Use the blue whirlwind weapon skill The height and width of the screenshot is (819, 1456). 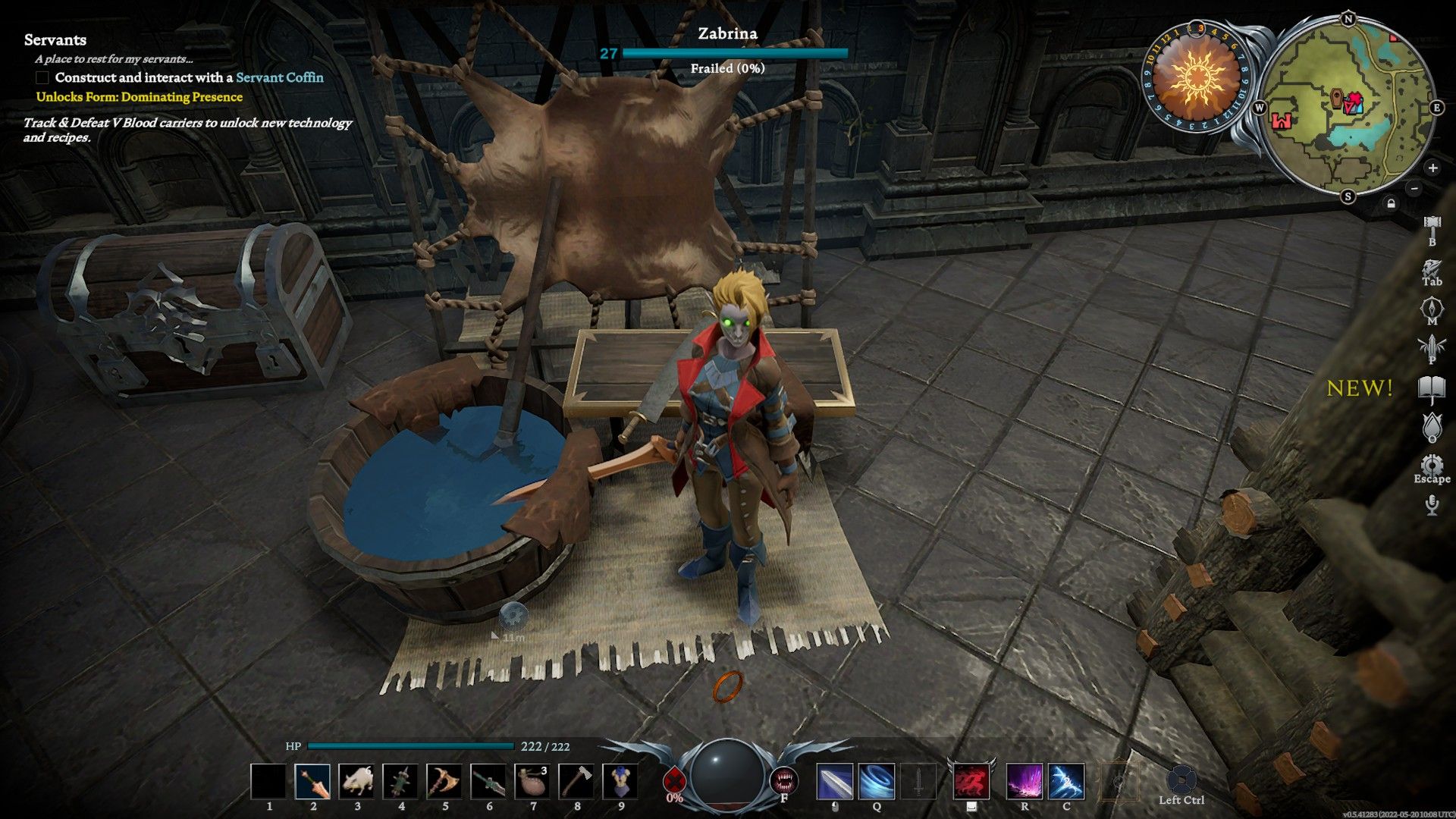click(x=877, y=782)
